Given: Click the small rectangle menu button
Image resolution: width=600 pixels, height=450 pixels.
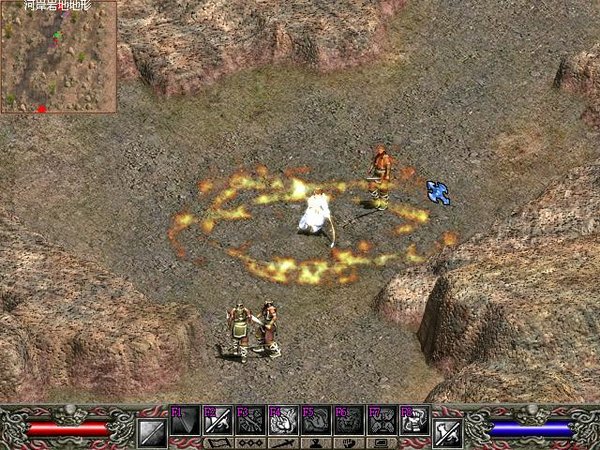Looking at the screenshot, I should tap(382, 443).
